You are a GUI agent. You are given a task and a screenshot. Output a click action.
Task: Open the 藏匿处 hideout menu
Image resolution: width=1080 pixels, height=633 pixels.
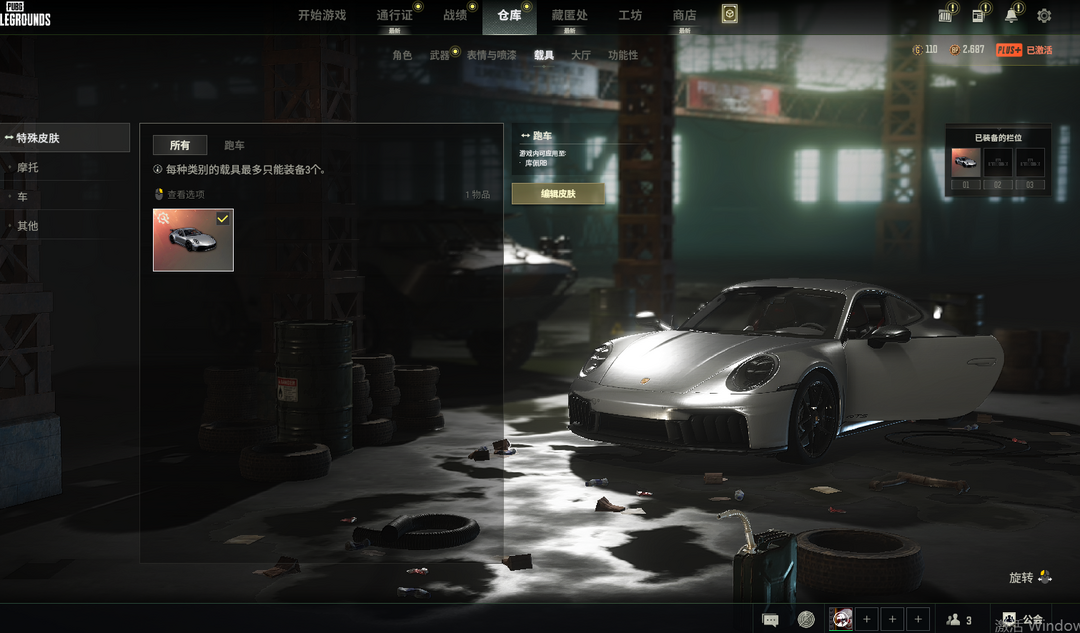(x=569, y=15)
